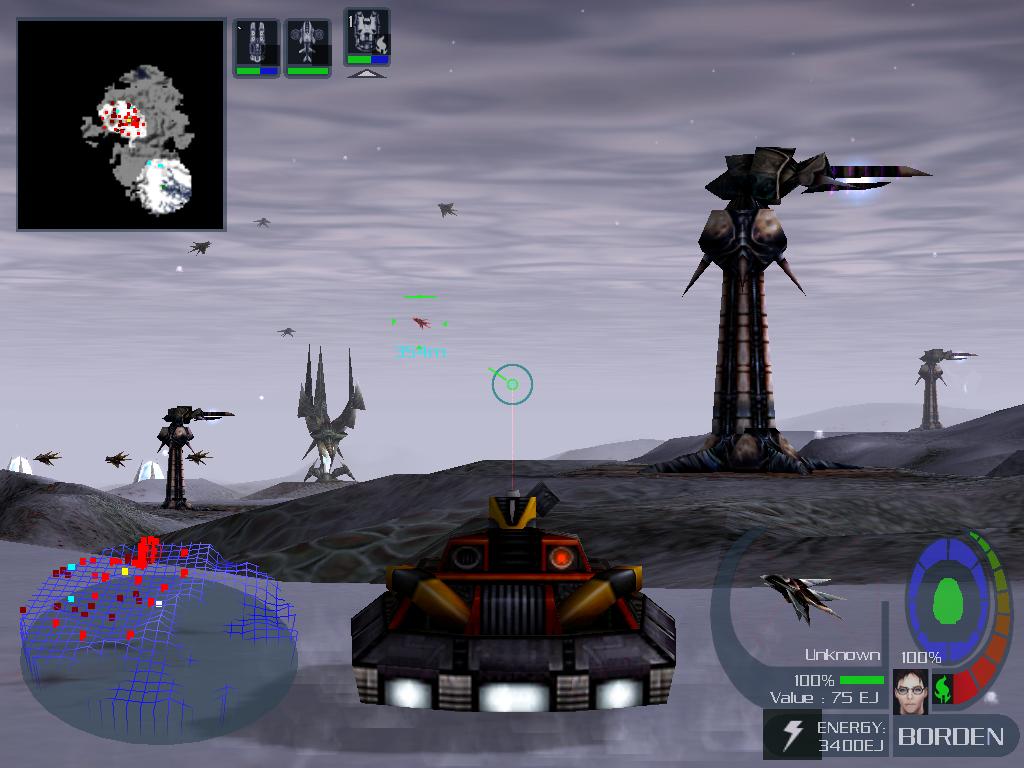Select the twin-barrel unit card
This screenshot has width=1024, height=768.
(256, 45)
